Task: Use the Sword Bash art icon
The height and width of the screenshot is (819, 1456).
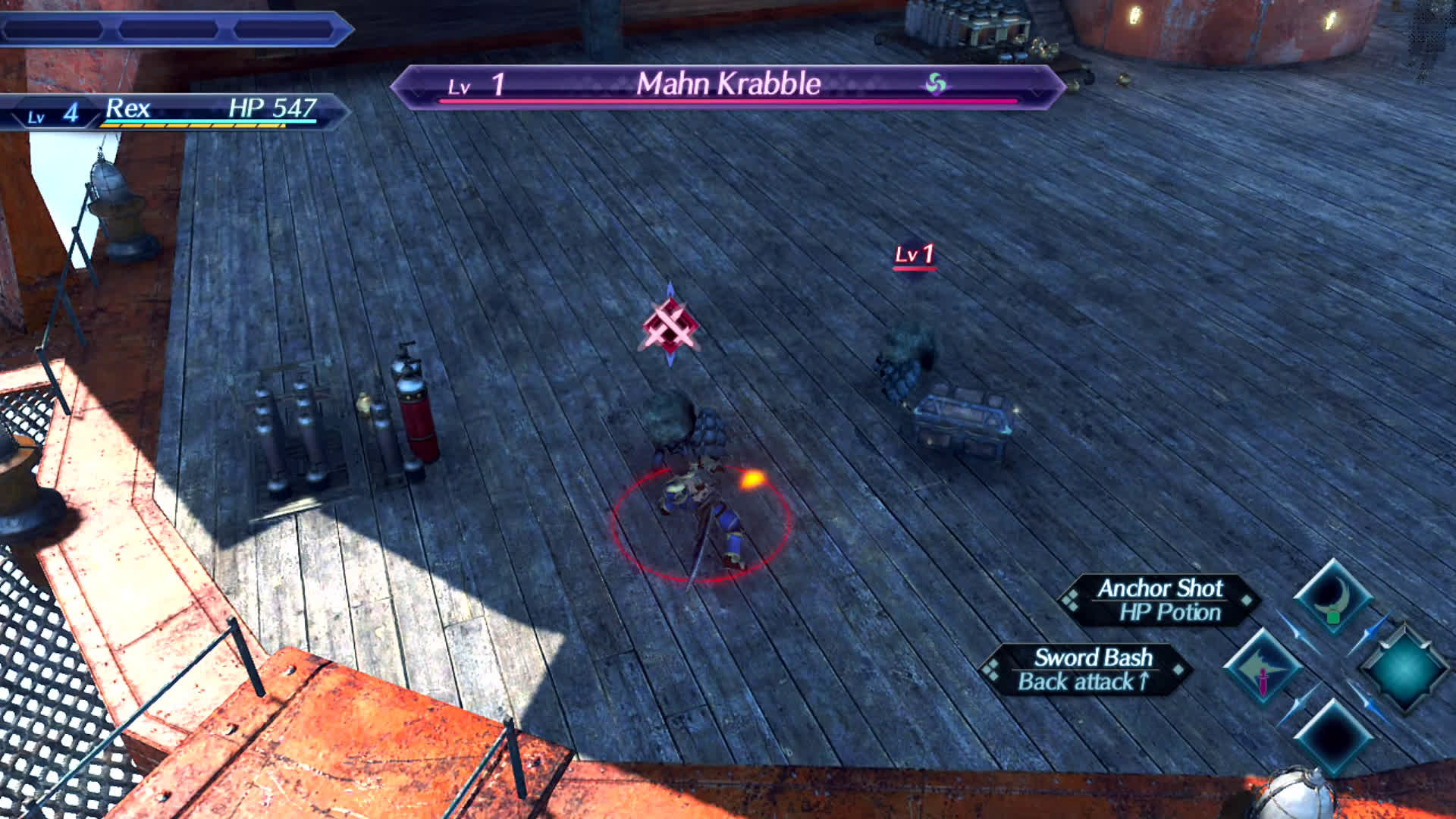Action: 1263,667
